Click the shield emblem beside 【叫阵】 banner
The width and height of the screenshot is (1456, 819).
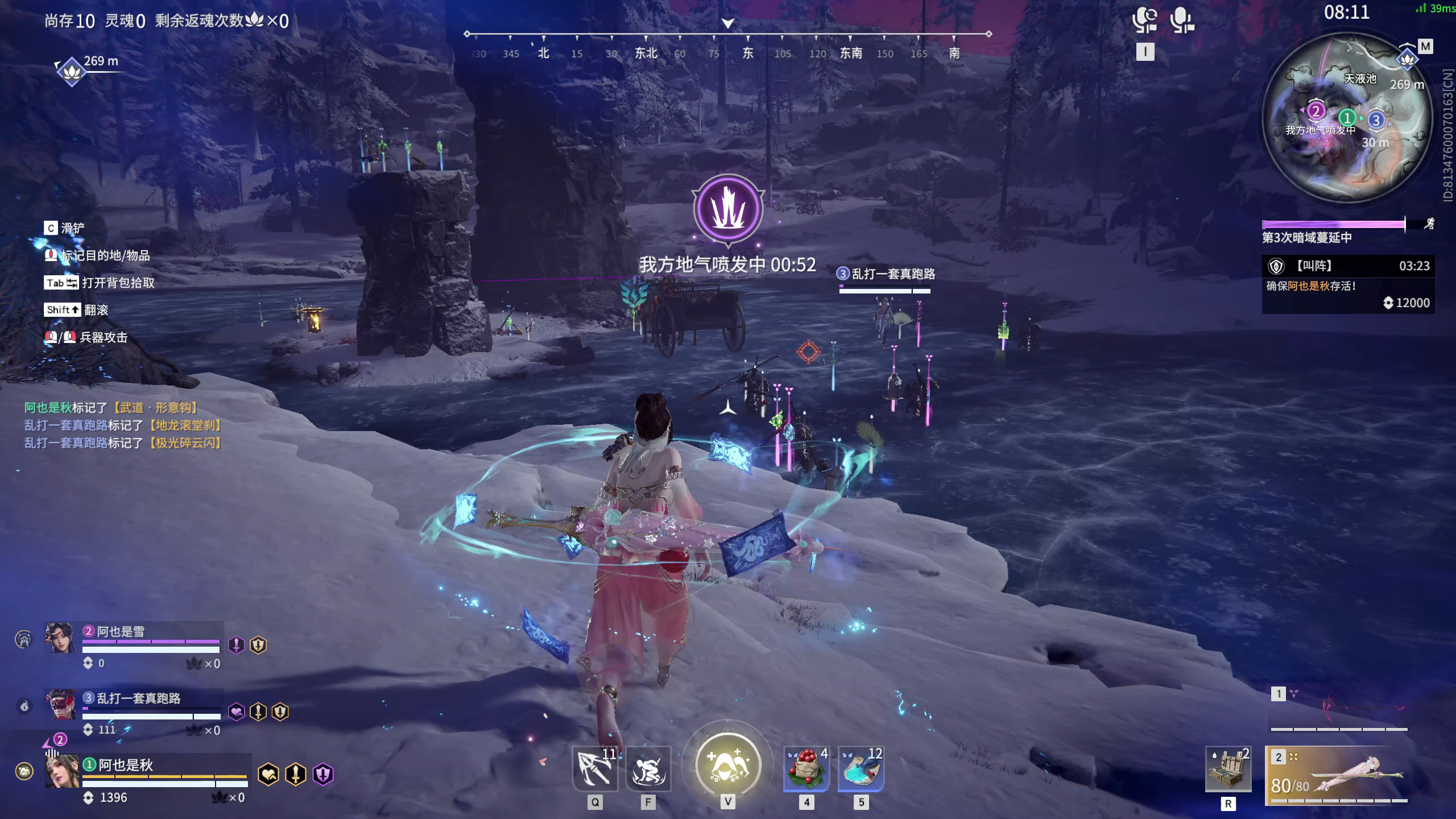click(x=1277, y=266)
